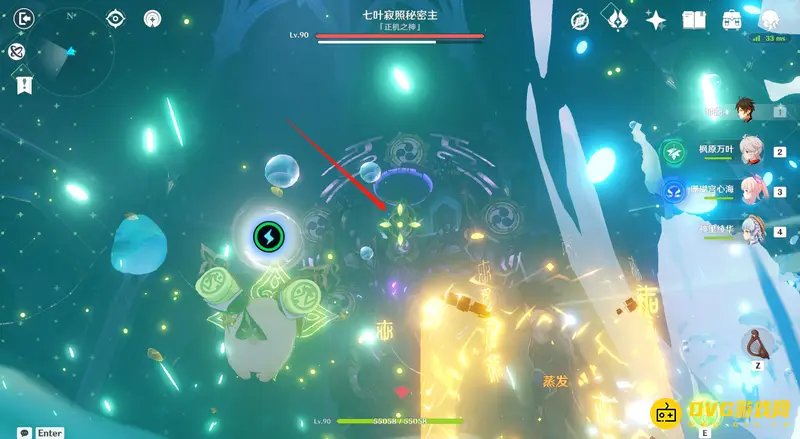Open the Wish star icon
Viewport: 800px width, 439px height.
pyautogui.click(x=656, y=19)
